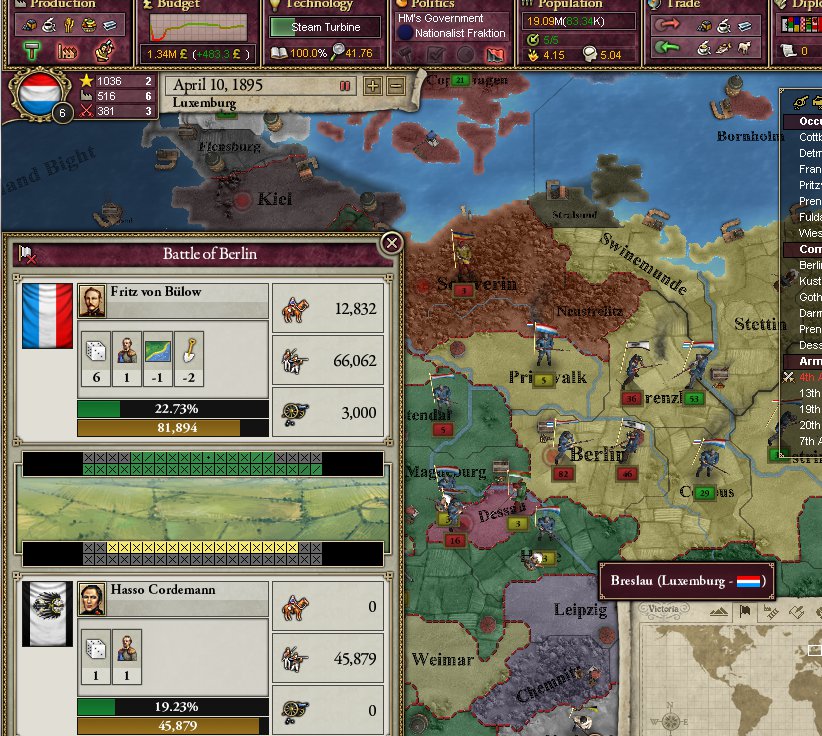
Task: Select army with 53 strength near Stettin
Action: click(693, 398)
